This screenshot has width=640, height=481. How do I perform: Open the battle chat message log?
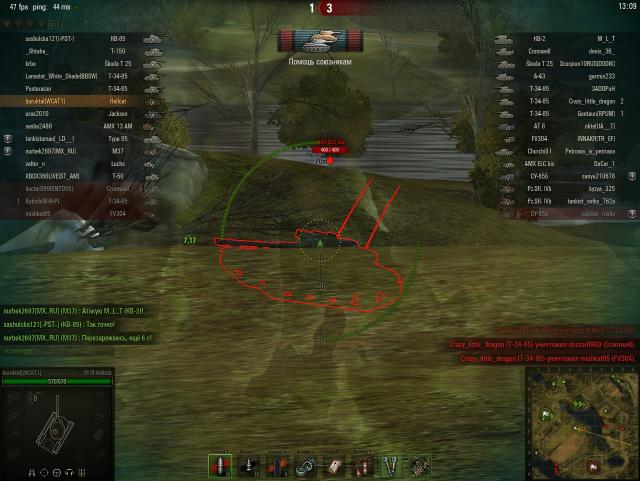[78, 324]
